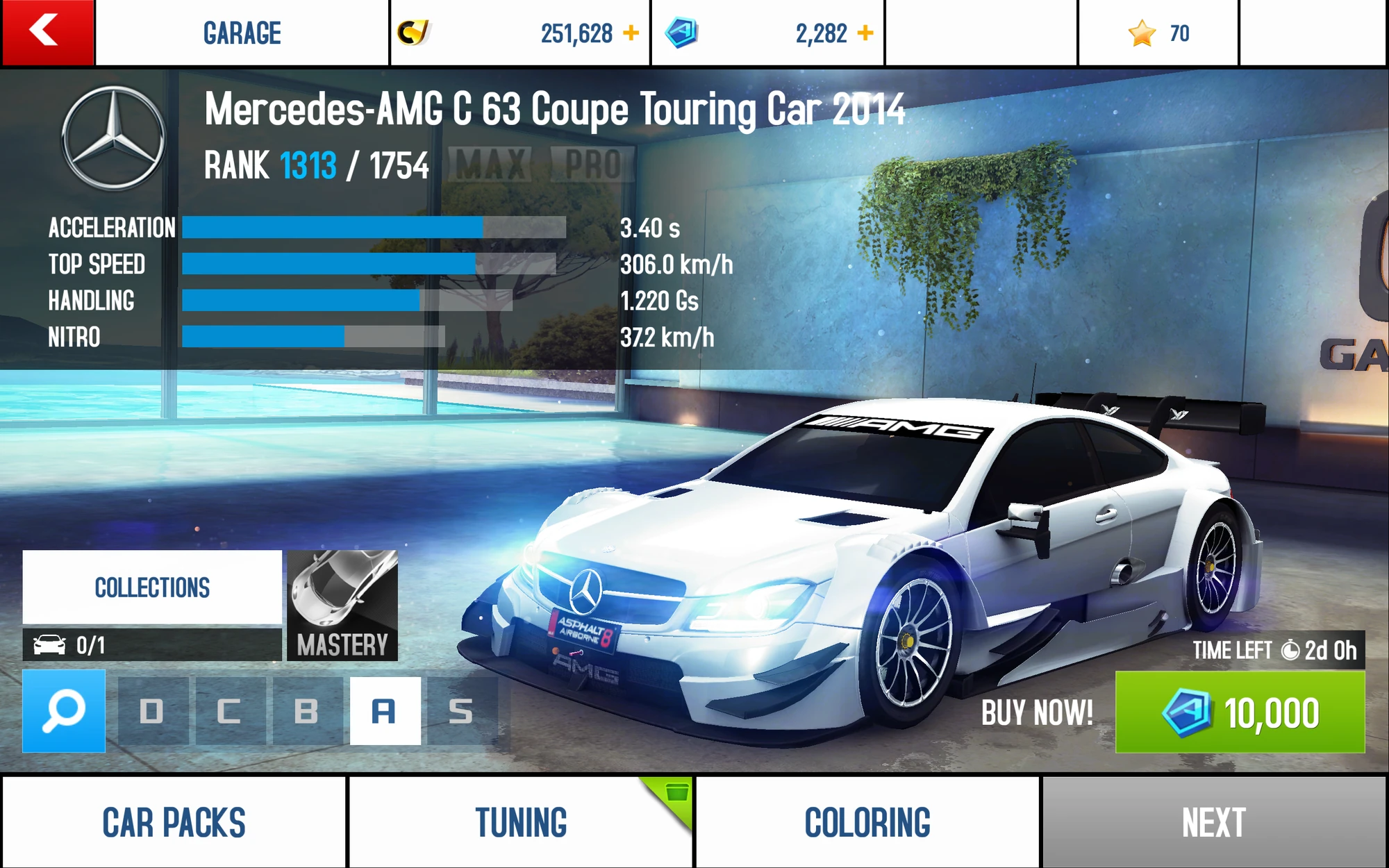The image size is (1389, 868).
Task: Open the Collections panel
Action: (x=152, y=587)
